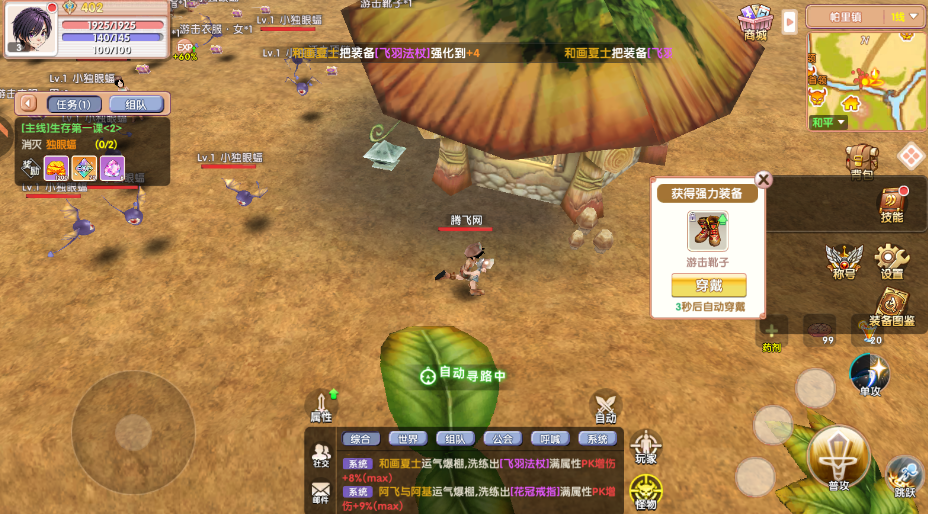The image size is (928, 514).
Task: Open the 称号 title menu
Action: [x=843, y=260]
